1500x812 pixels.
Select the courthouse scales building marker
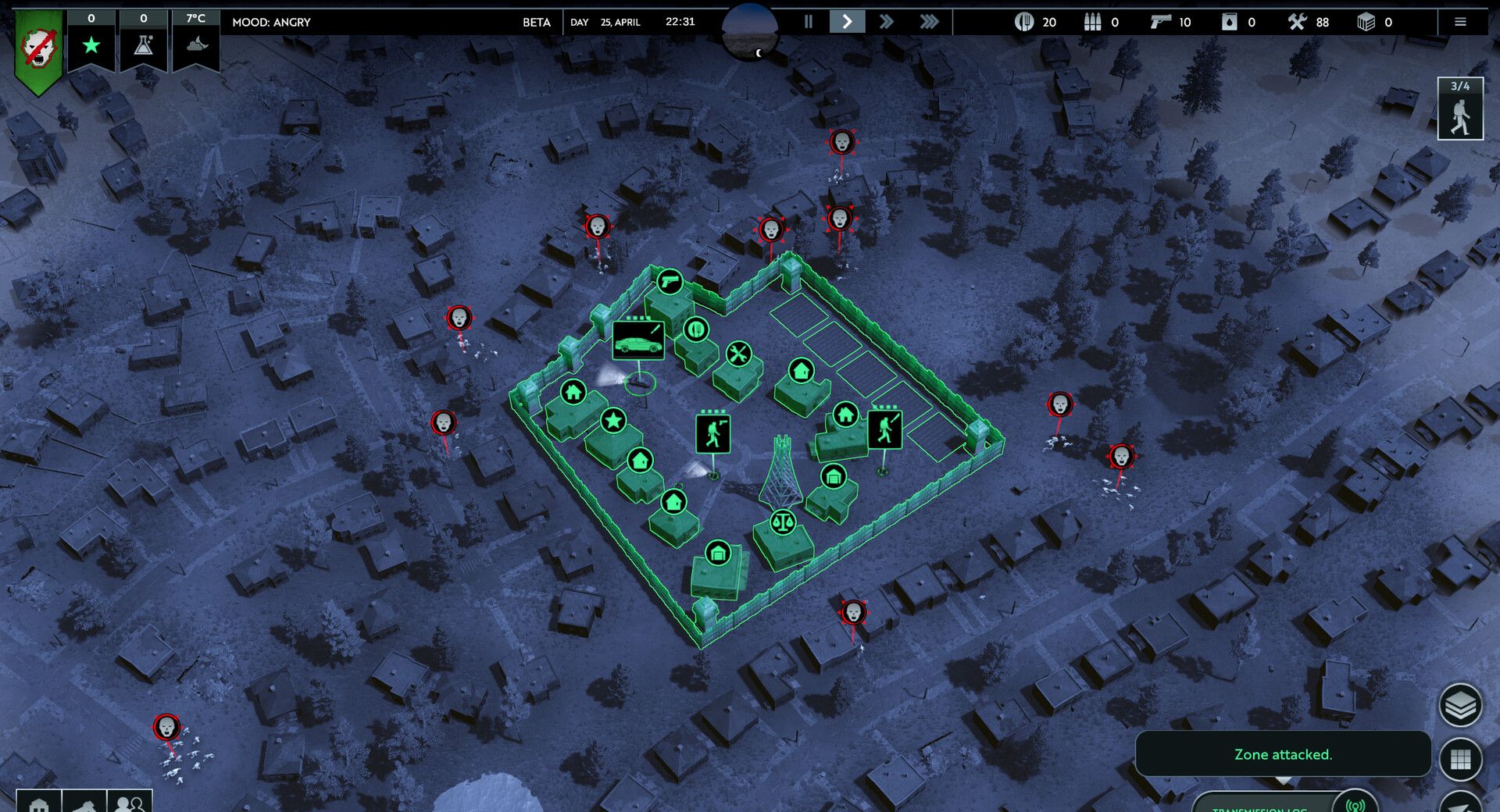pyautogui.click(x=782, y=522)
